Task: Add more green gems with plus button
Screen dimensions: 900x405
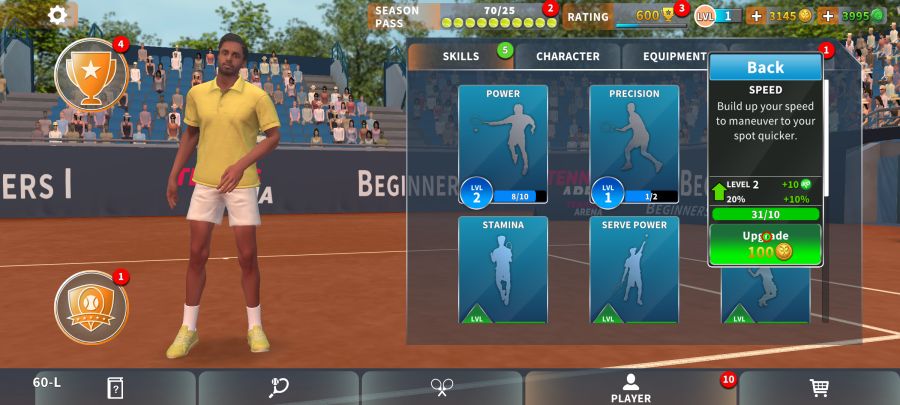Action: [x=827, y=16]
